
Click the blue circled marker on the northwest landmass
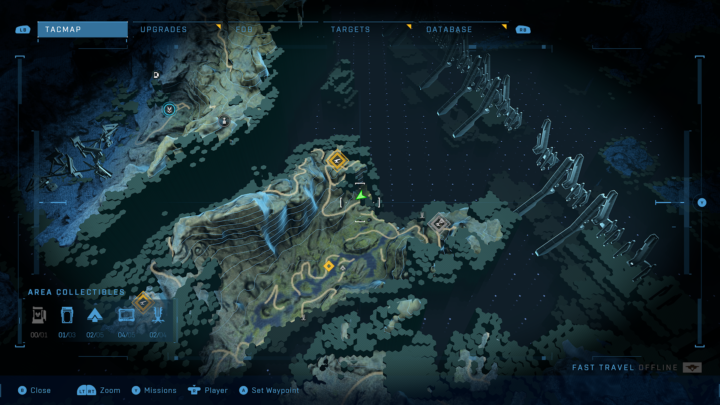169,108
